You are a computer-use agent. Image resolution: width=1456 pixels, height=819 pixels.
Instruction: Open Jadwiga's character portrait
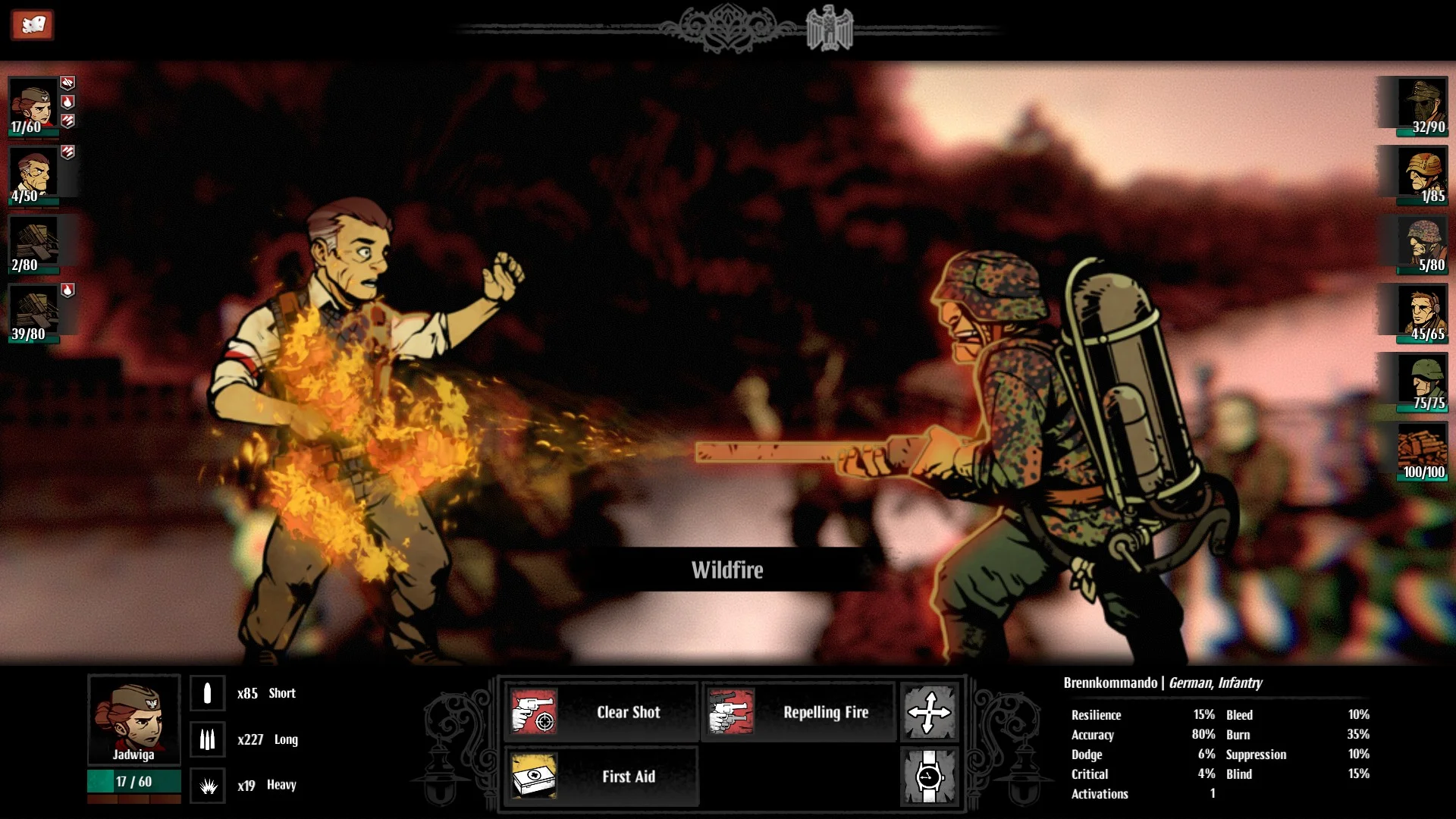(134, 718)
